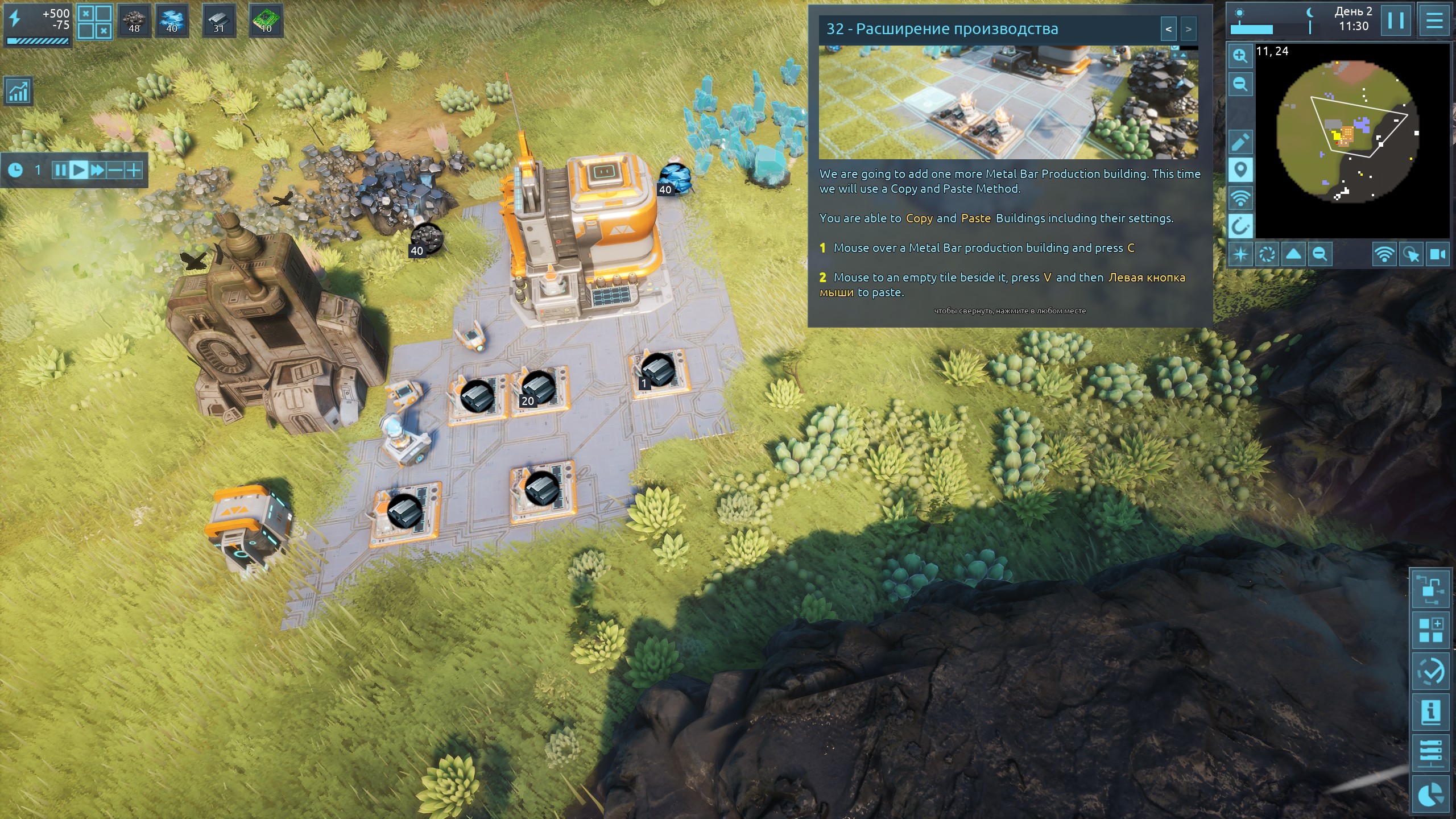Activate the camera view button

point(1437,254)
